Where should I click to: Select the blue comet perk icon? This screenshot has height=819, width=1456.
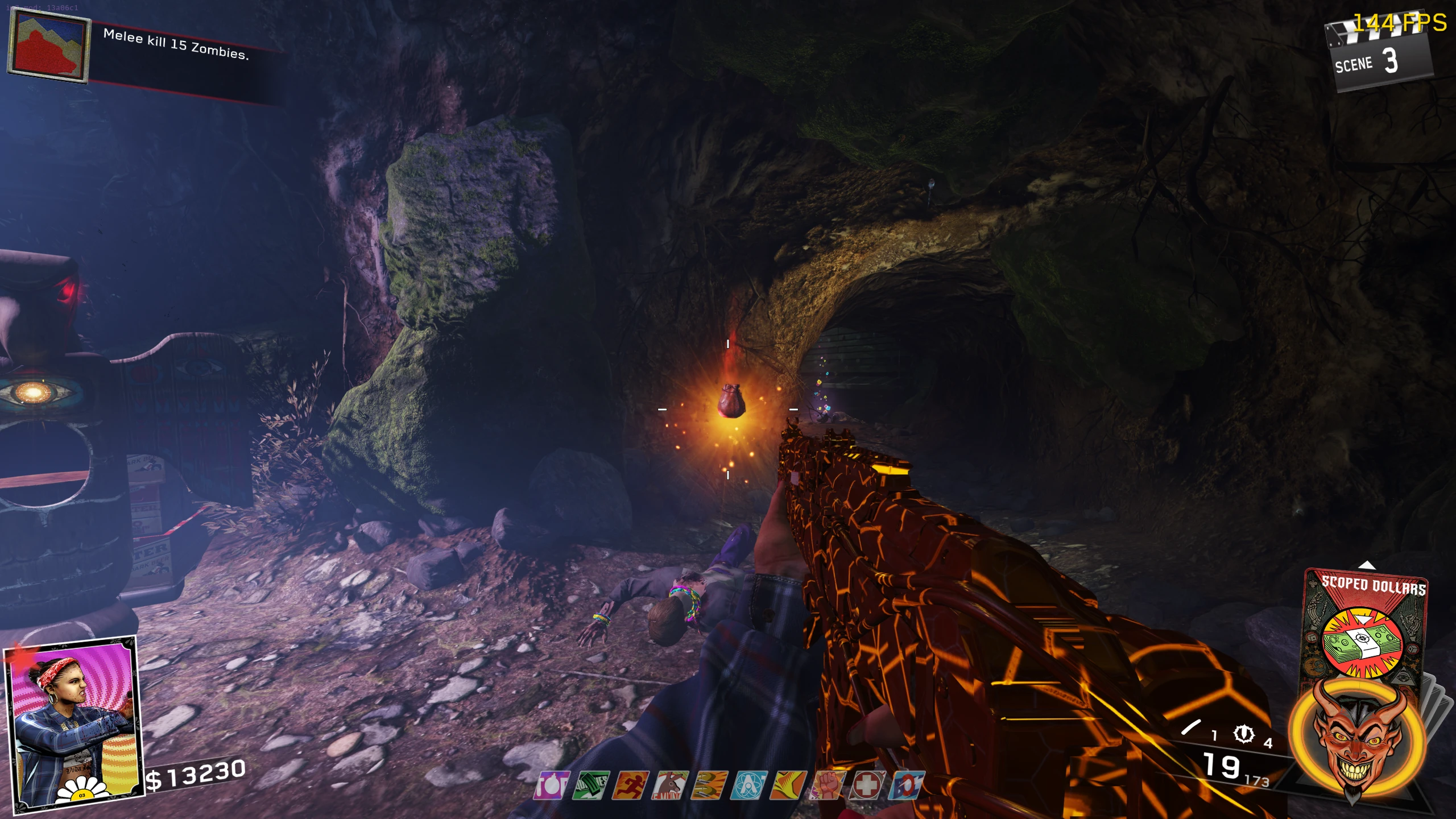click(x=906, y=786)
